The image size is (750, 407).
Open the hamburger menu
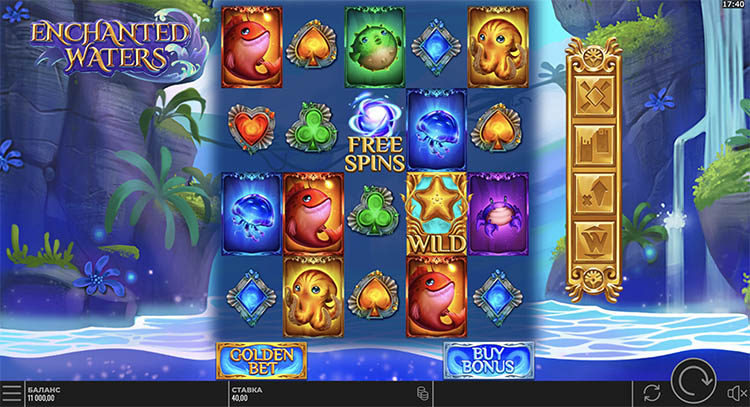(x=11, y=392)
